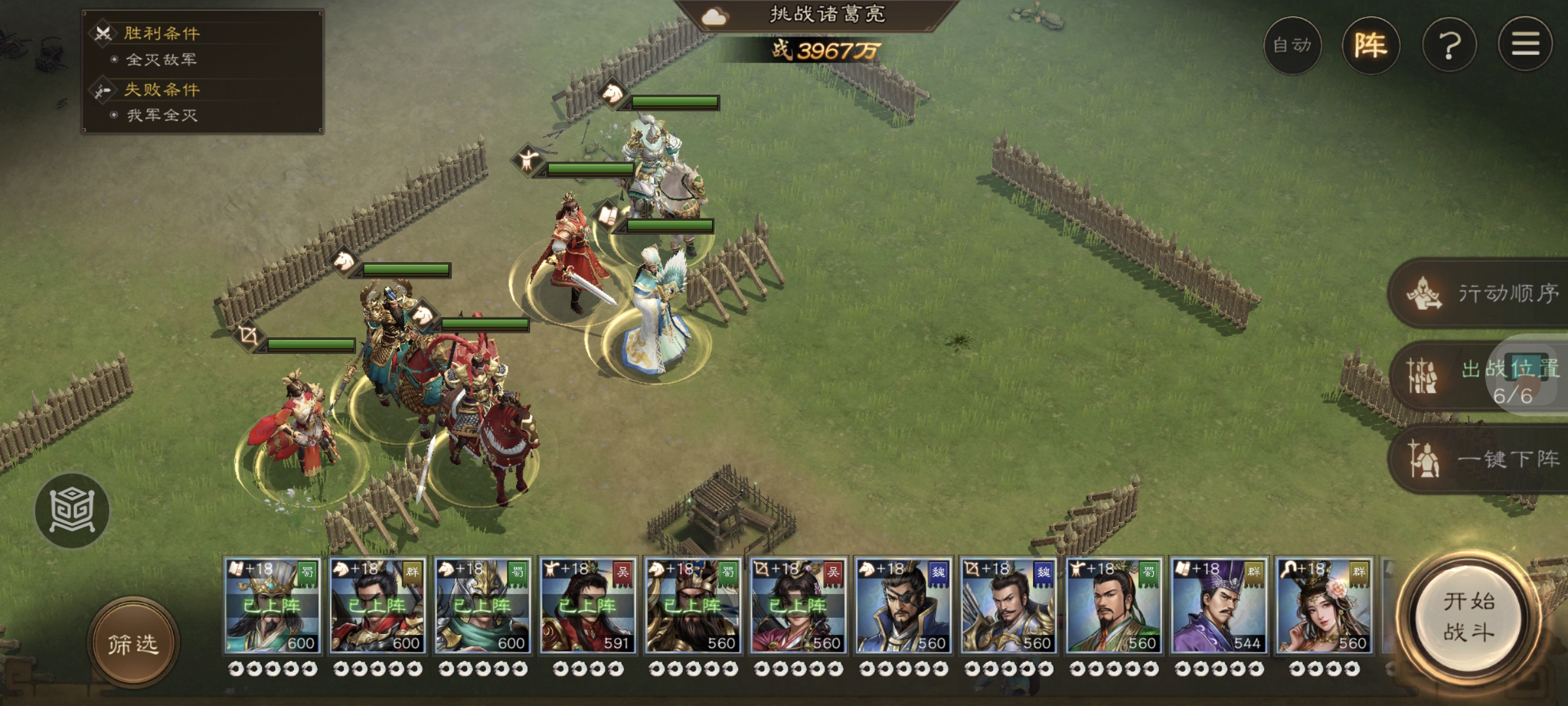The image size is (1568, 706).
Task: Open 出战位置 deployment positions
Action: (1480, 377)
